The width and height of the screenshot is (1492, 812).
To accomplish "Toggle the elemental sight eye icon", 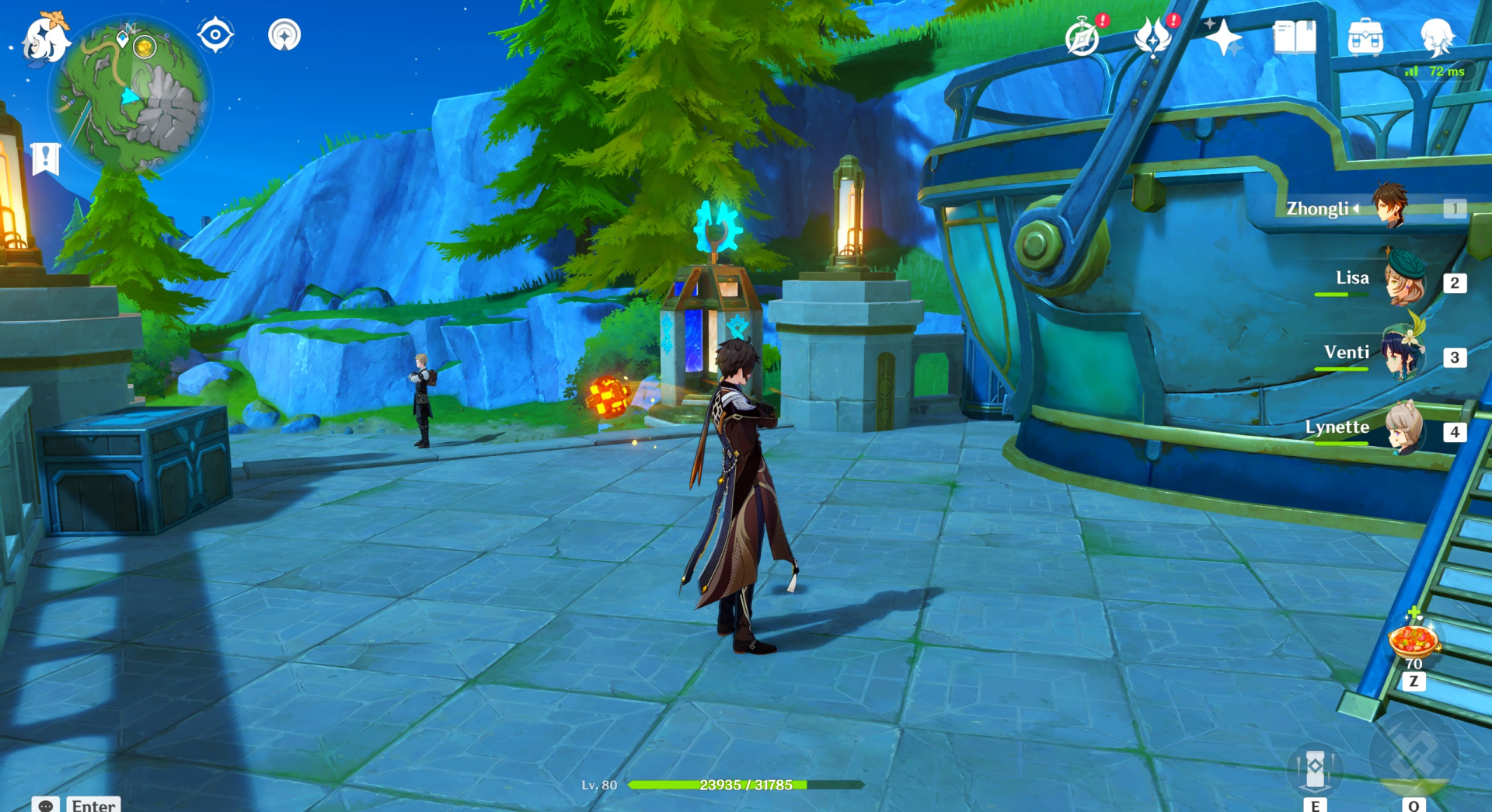I will 215,35.
